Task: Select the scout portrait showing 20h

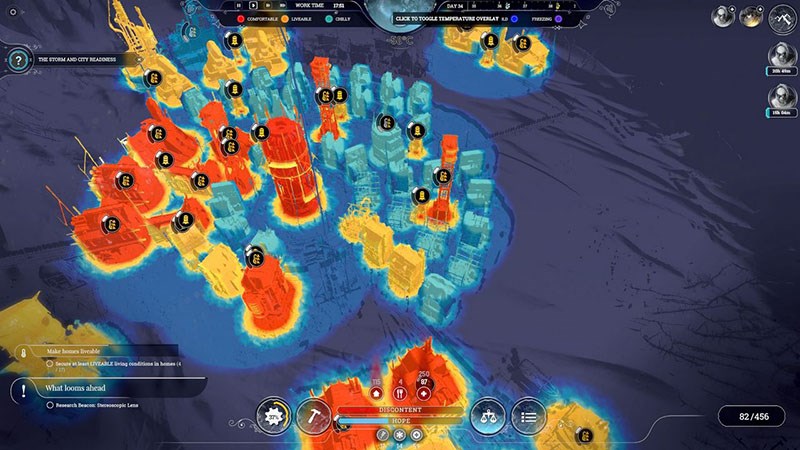Action: tap(781, 56)
